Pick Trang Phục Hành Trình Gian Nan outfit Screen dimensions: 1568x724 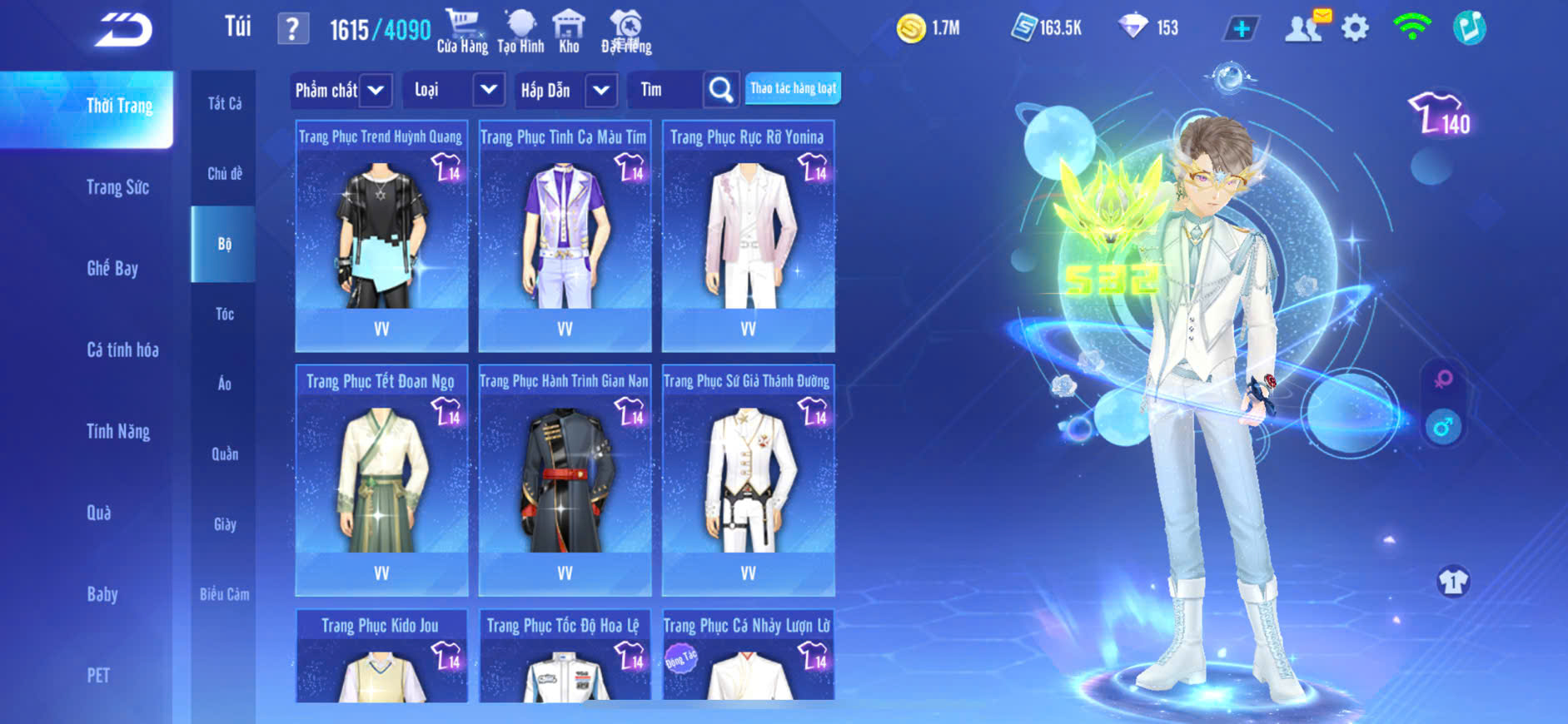coord(565,480)
